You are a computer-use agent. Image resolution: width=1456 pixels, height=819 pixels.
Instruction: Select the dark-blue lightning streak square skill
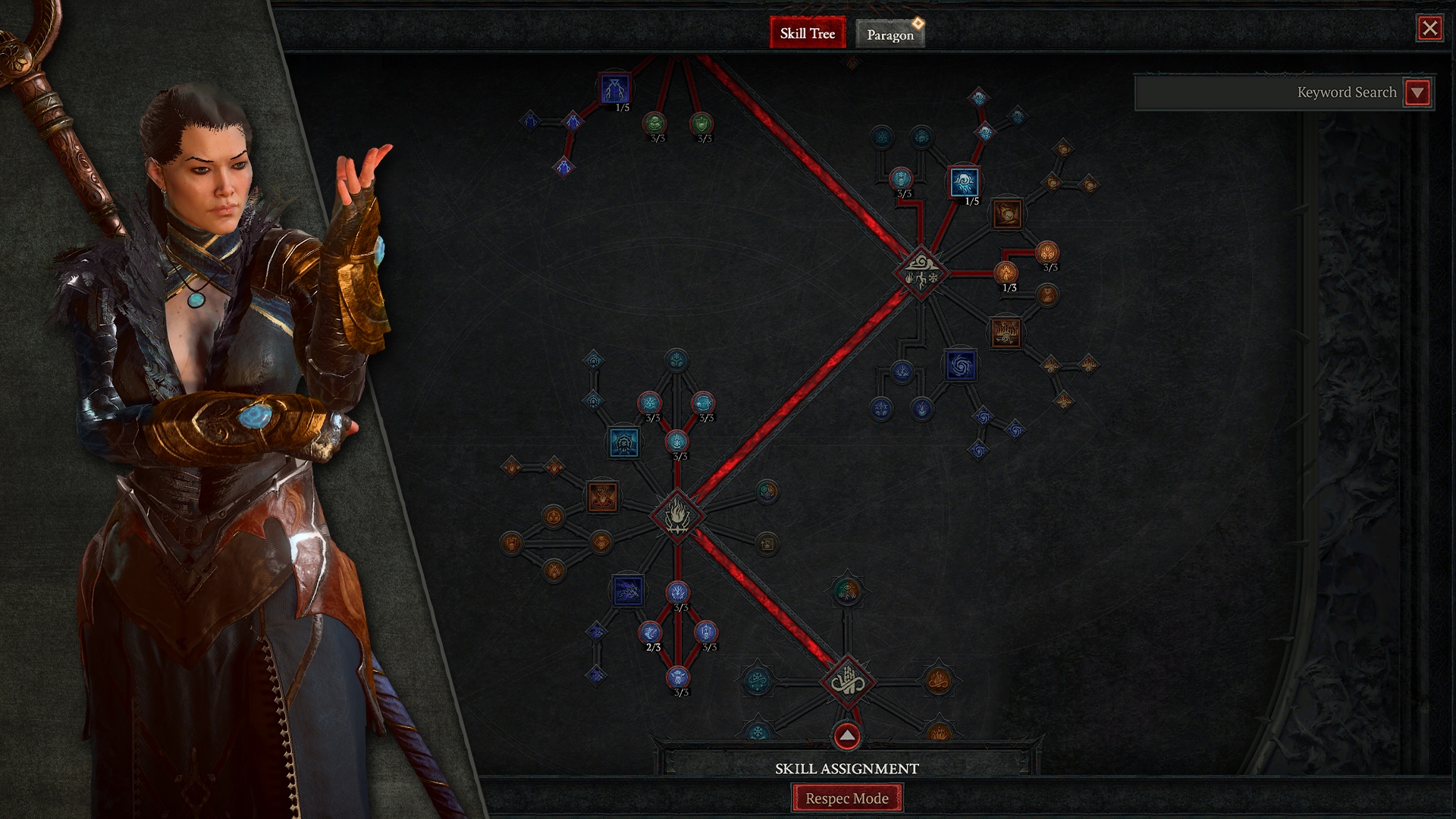628,591
